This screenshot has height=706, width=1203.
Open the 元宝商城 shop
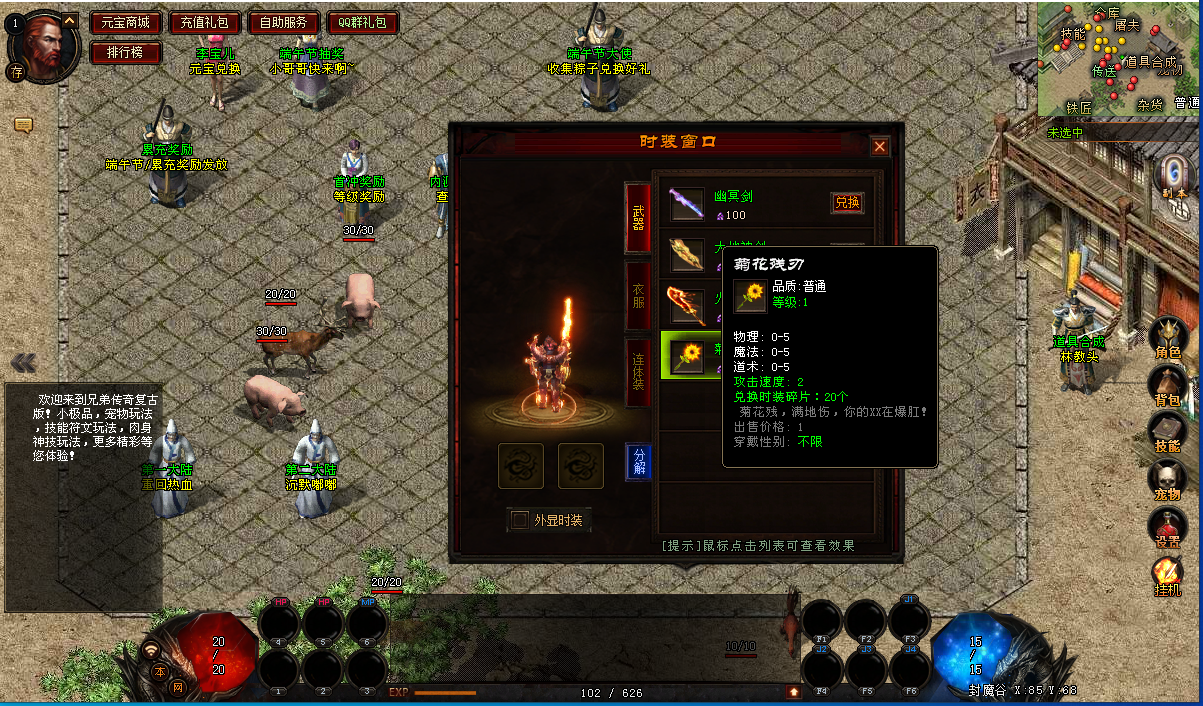coord(125,22)
